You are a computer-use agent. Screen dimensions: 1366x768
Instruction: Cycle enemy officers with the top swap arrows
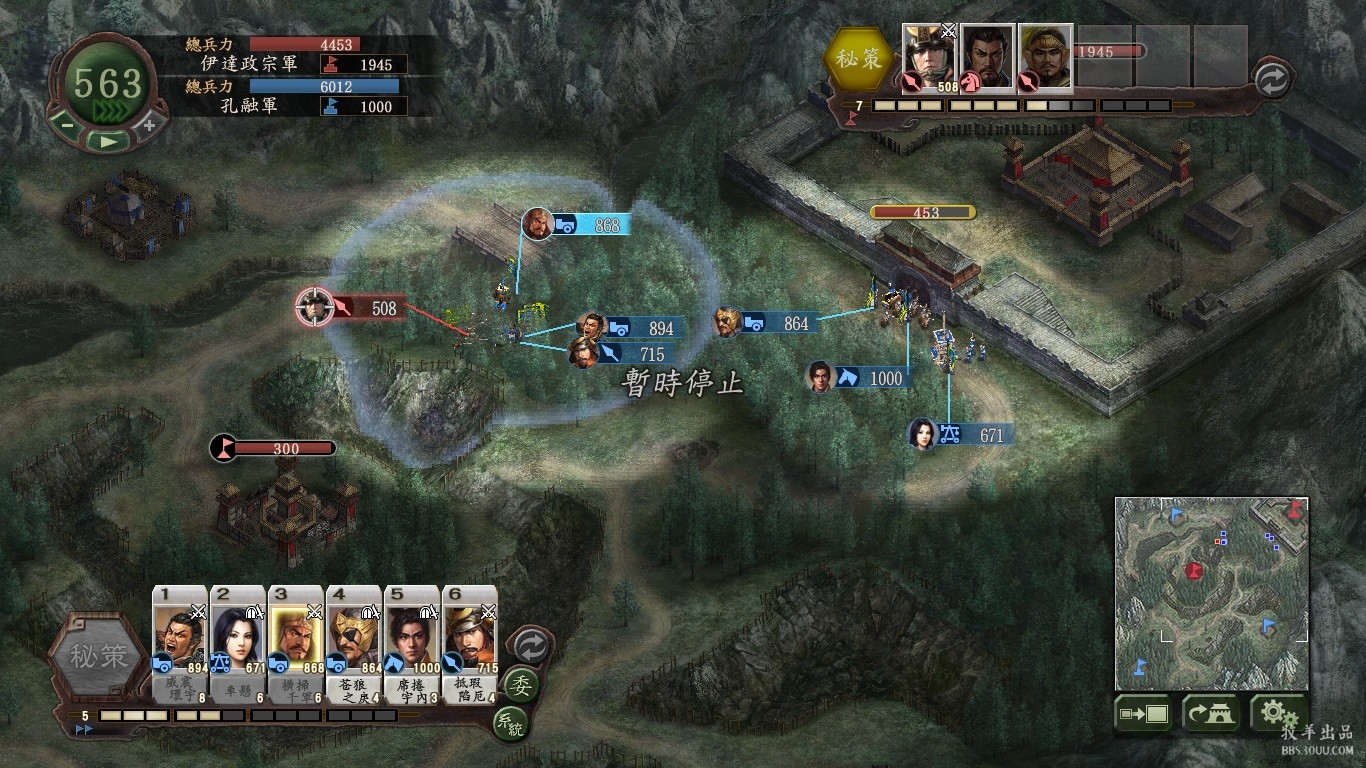pos(1271,81)
